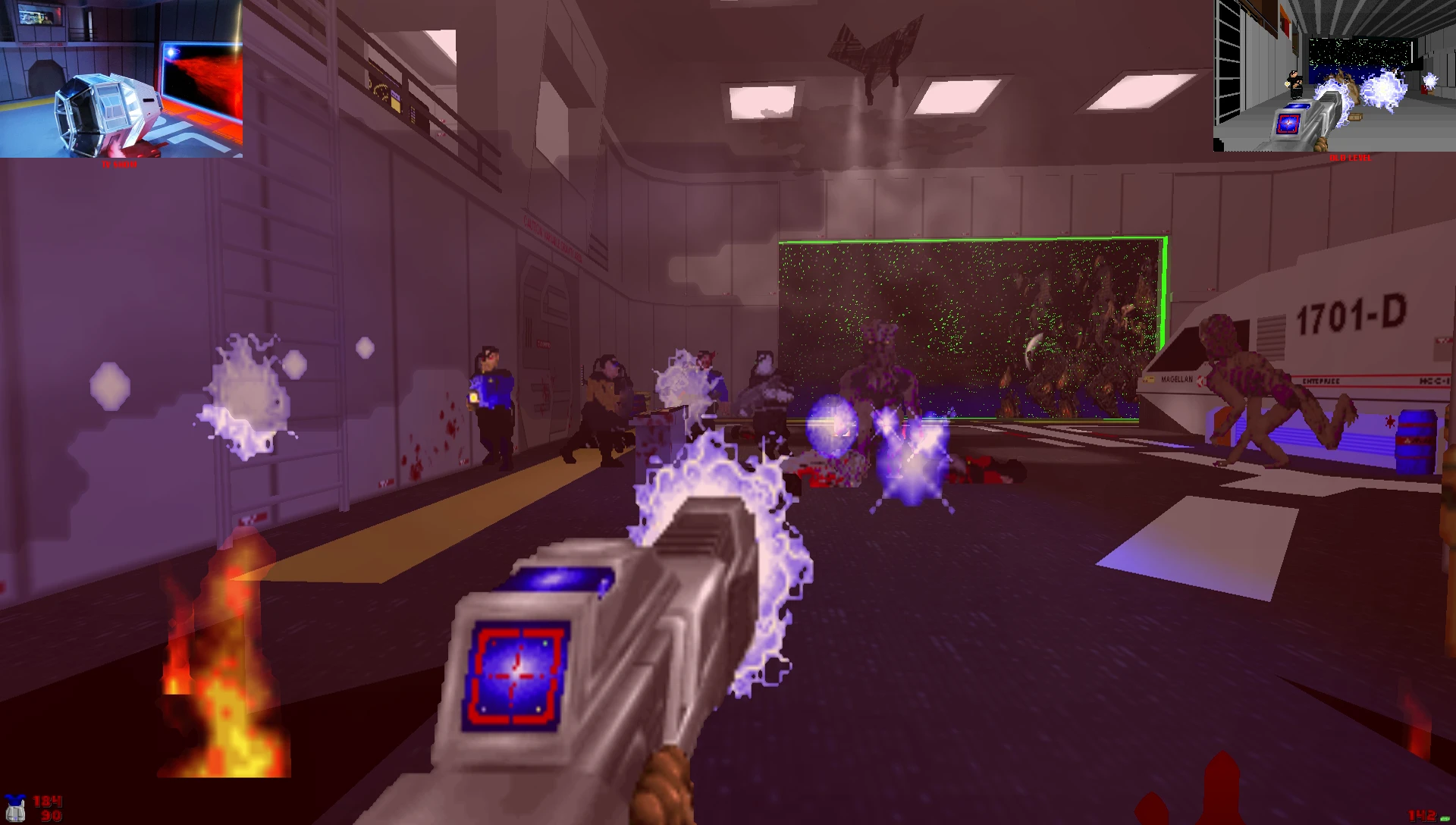Toggle the OLD LEVEL picture-in-picture view

tap(1335, 76)
